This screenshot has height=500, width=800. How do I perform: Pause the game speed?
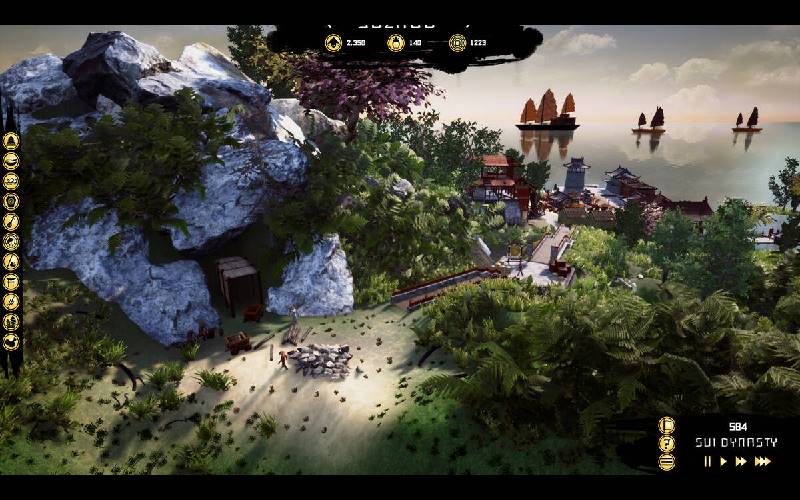[x=708, y=461]
